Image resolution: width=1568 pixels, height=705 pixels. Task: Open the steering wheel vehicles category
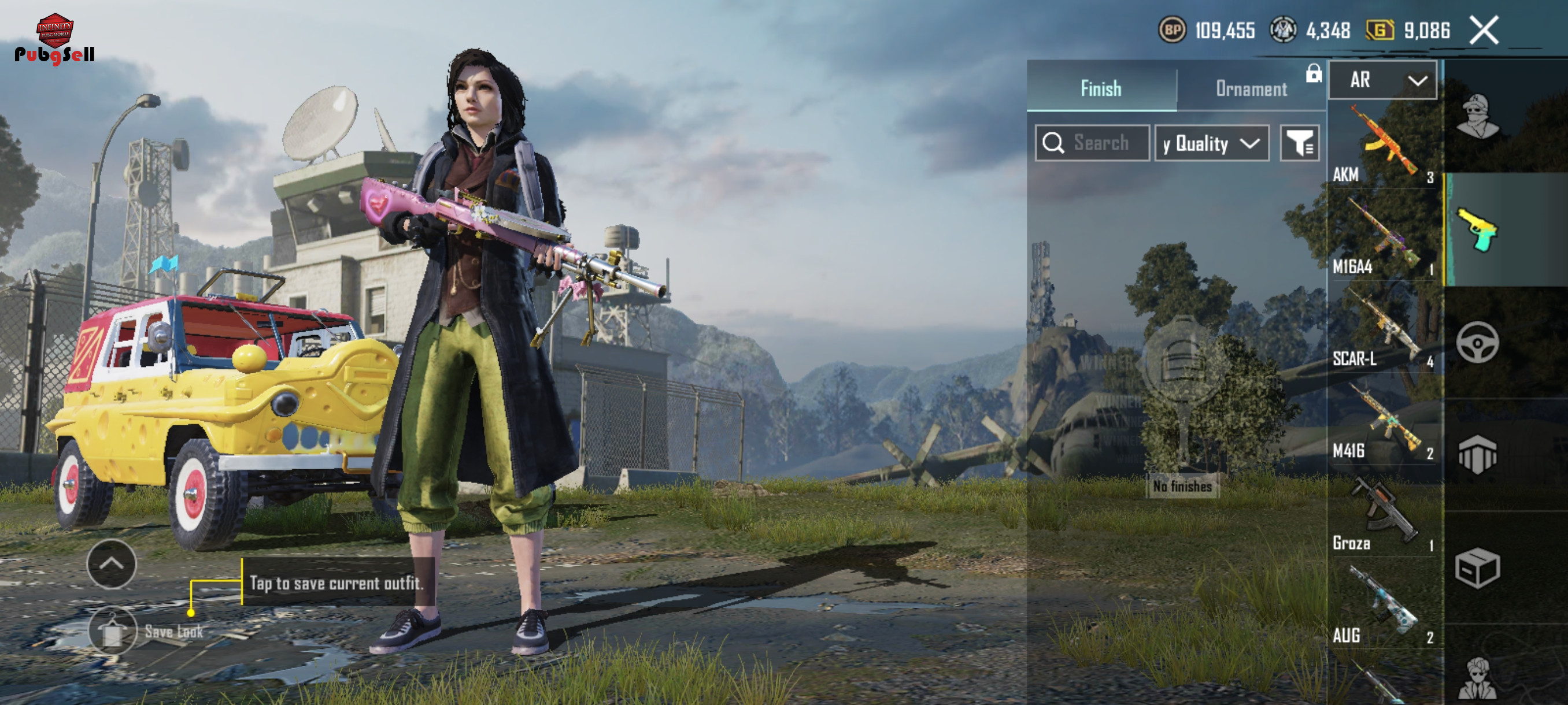point(1477,343)
